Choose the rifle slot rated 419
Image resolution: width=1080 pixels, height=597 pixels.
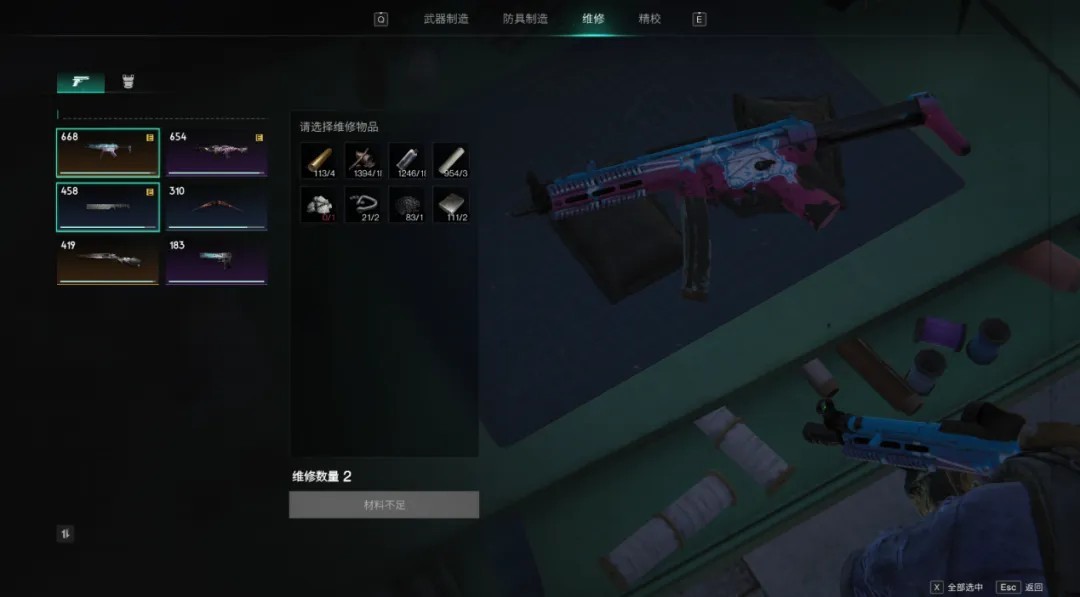click(108, 261)
